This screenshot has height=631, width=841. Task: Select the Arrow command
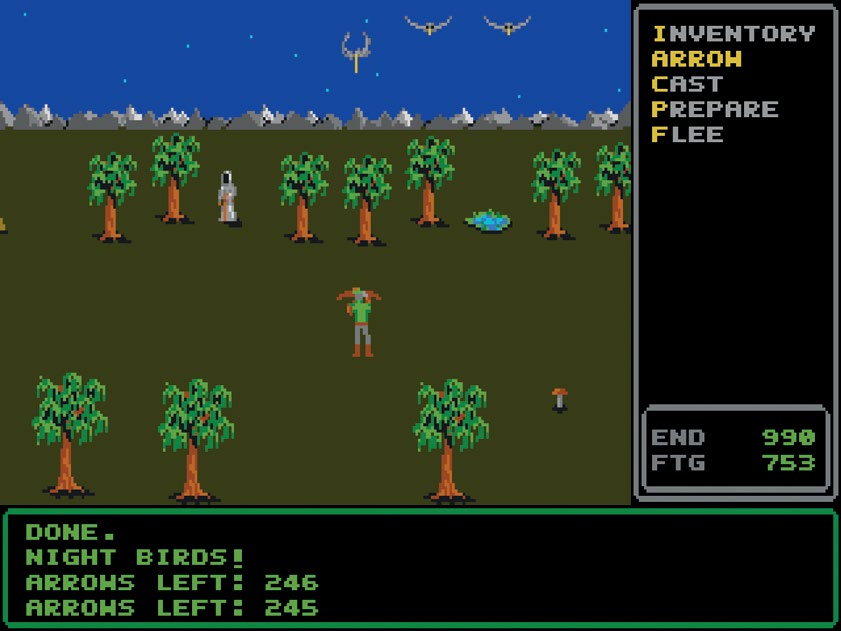[x=700, y=59]
